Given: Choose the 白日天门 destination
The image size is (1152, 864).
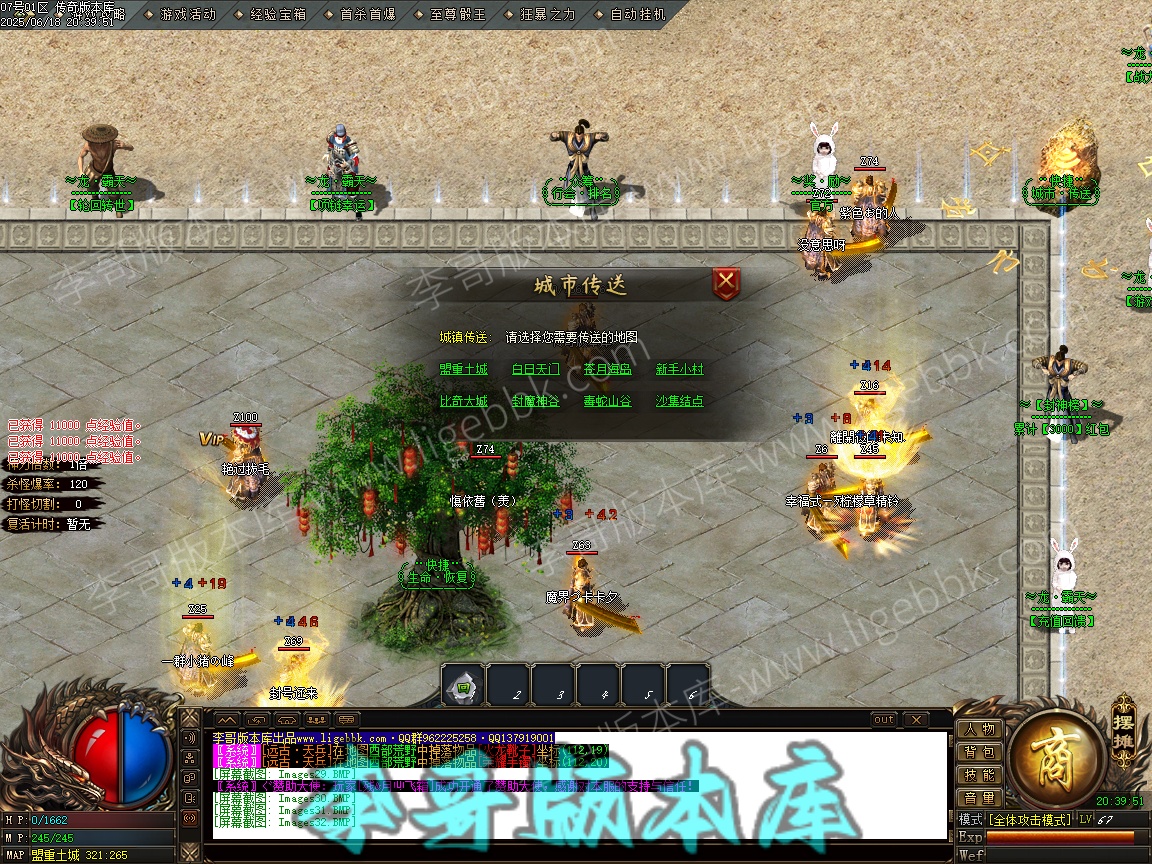Looking at the screenshot, I should (536, 369).
